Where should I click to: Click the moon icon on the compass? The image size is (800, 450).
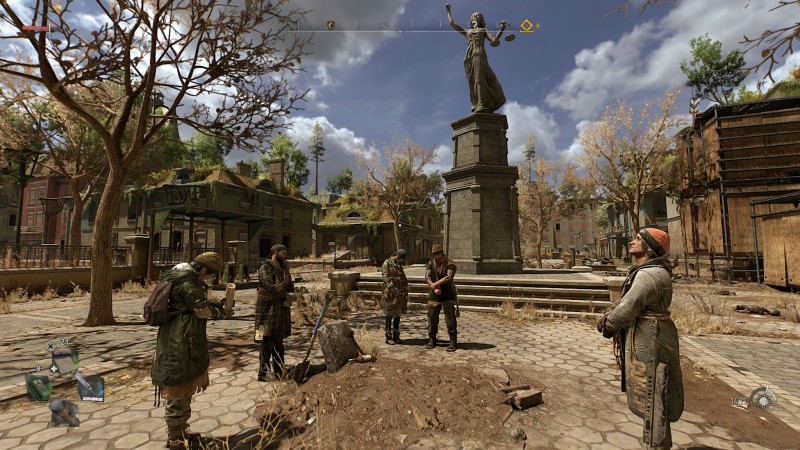click(330, 25)
